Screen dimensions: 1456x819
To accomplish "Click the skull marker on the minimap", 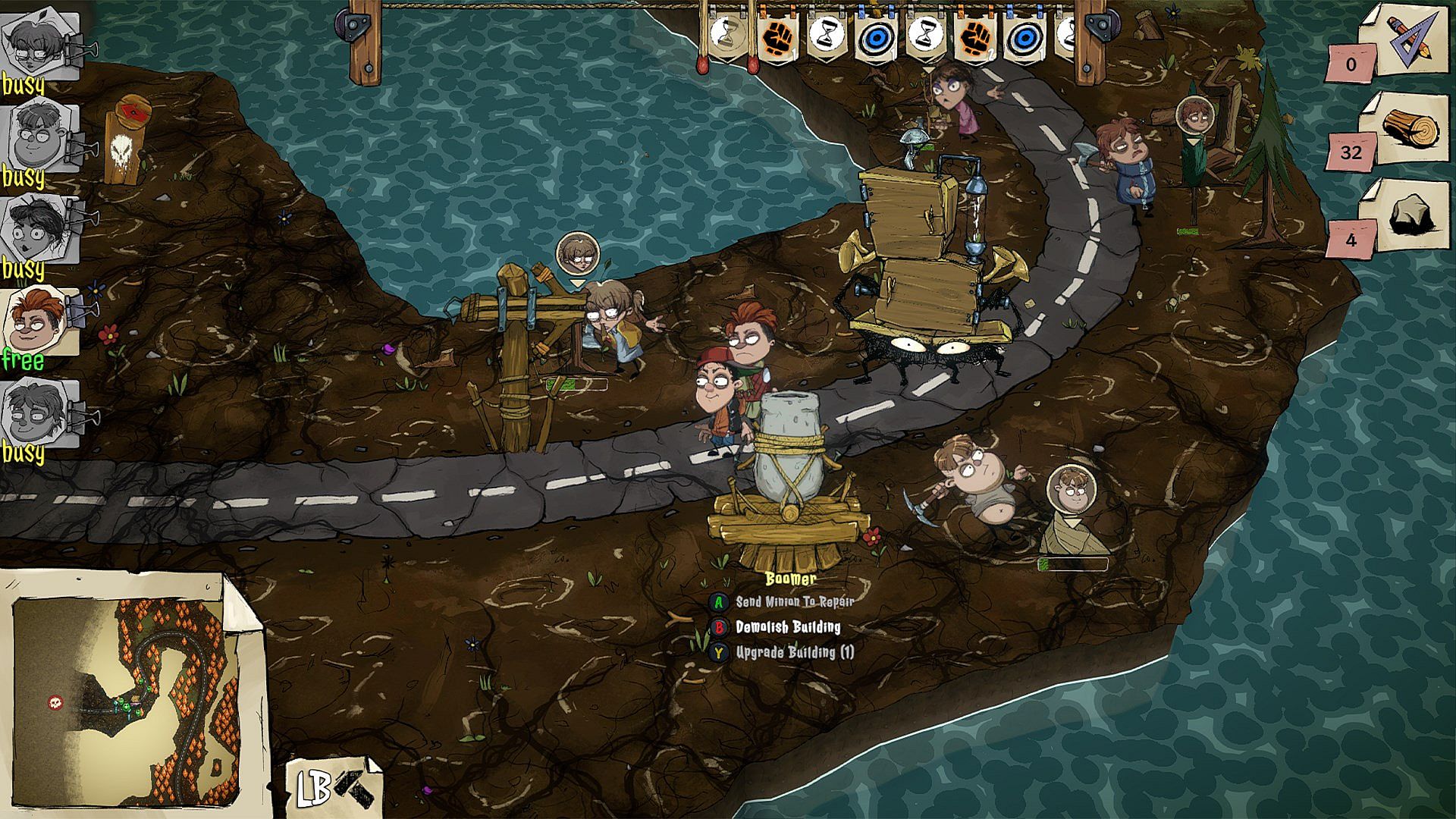I will [x=55, y=702].
